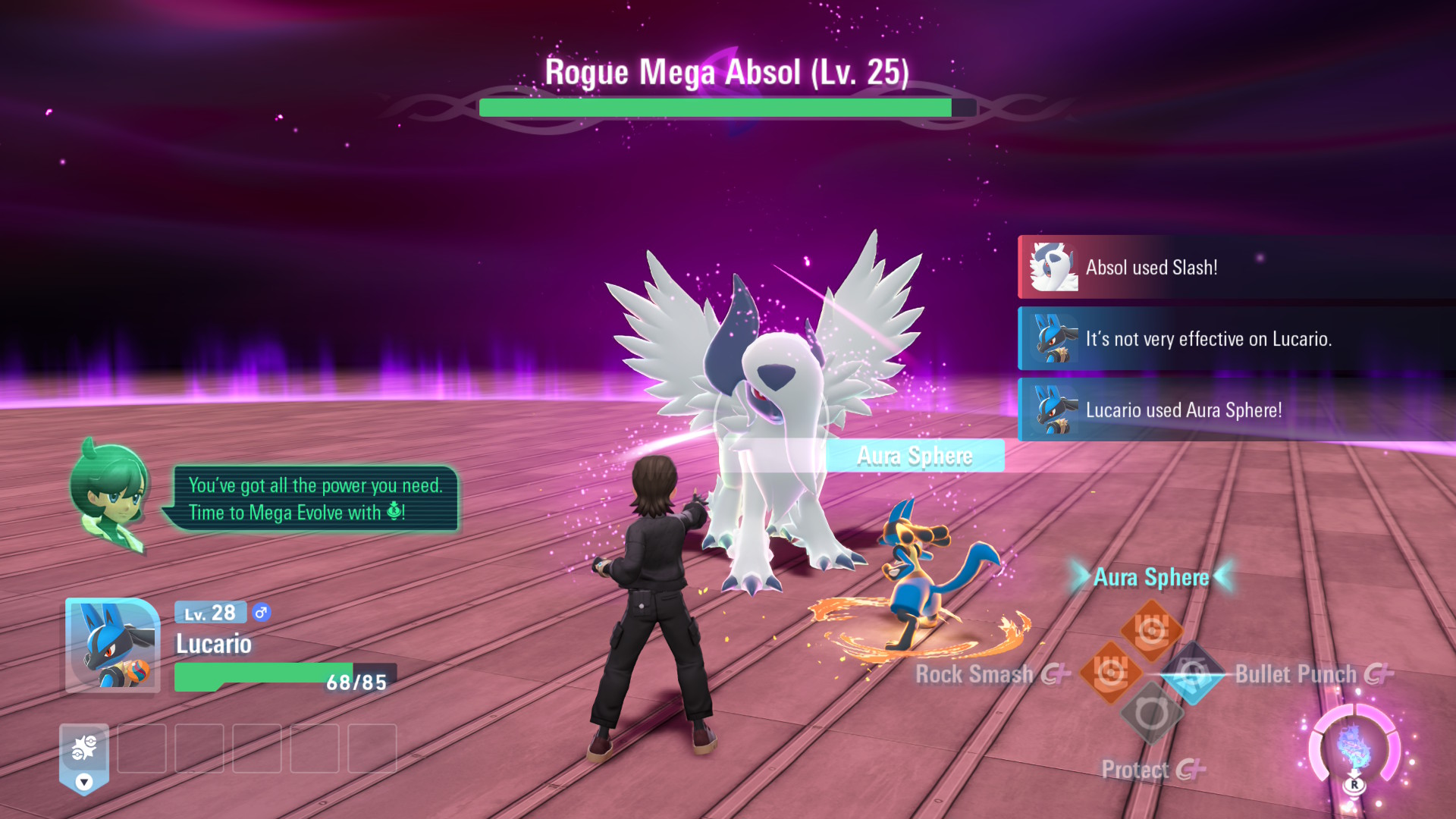Select Lucario's portrait
Screen dimensions: 1456x819
point(113,645)
